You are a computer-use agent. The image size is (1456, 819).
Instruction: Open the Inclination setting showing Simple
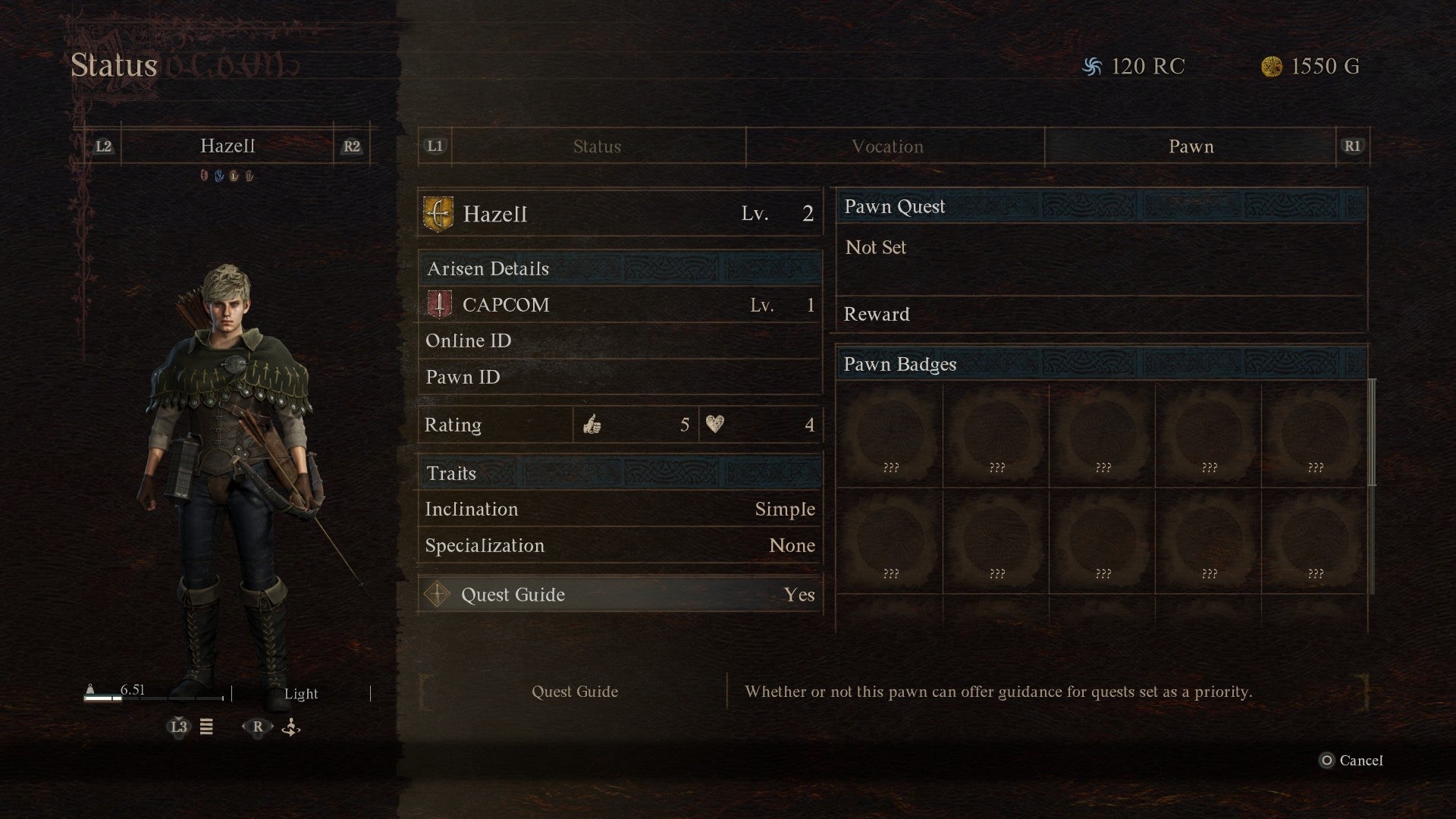click(x=619, y=509)
